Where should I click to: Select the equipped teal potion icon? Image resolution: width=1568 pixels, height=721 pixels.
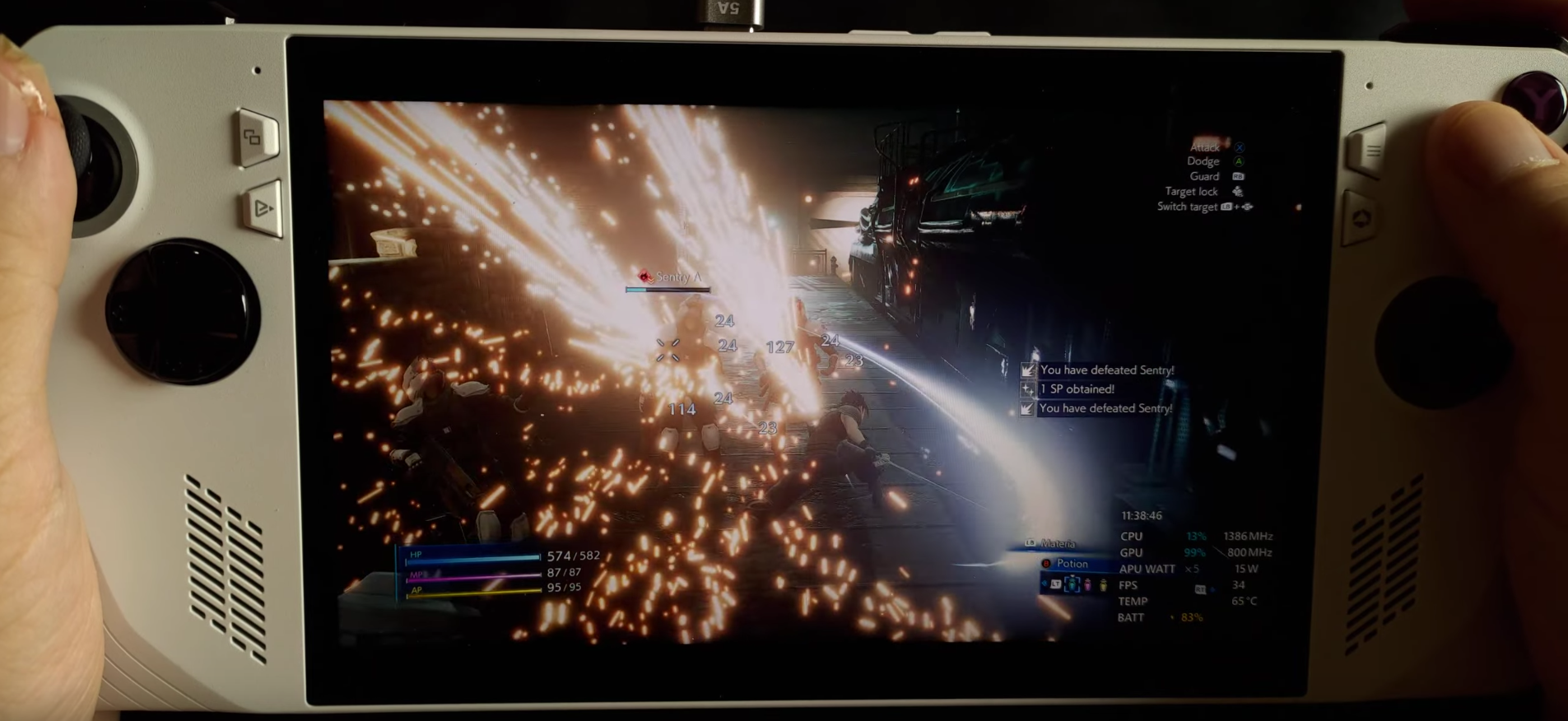click(1072, 584)
